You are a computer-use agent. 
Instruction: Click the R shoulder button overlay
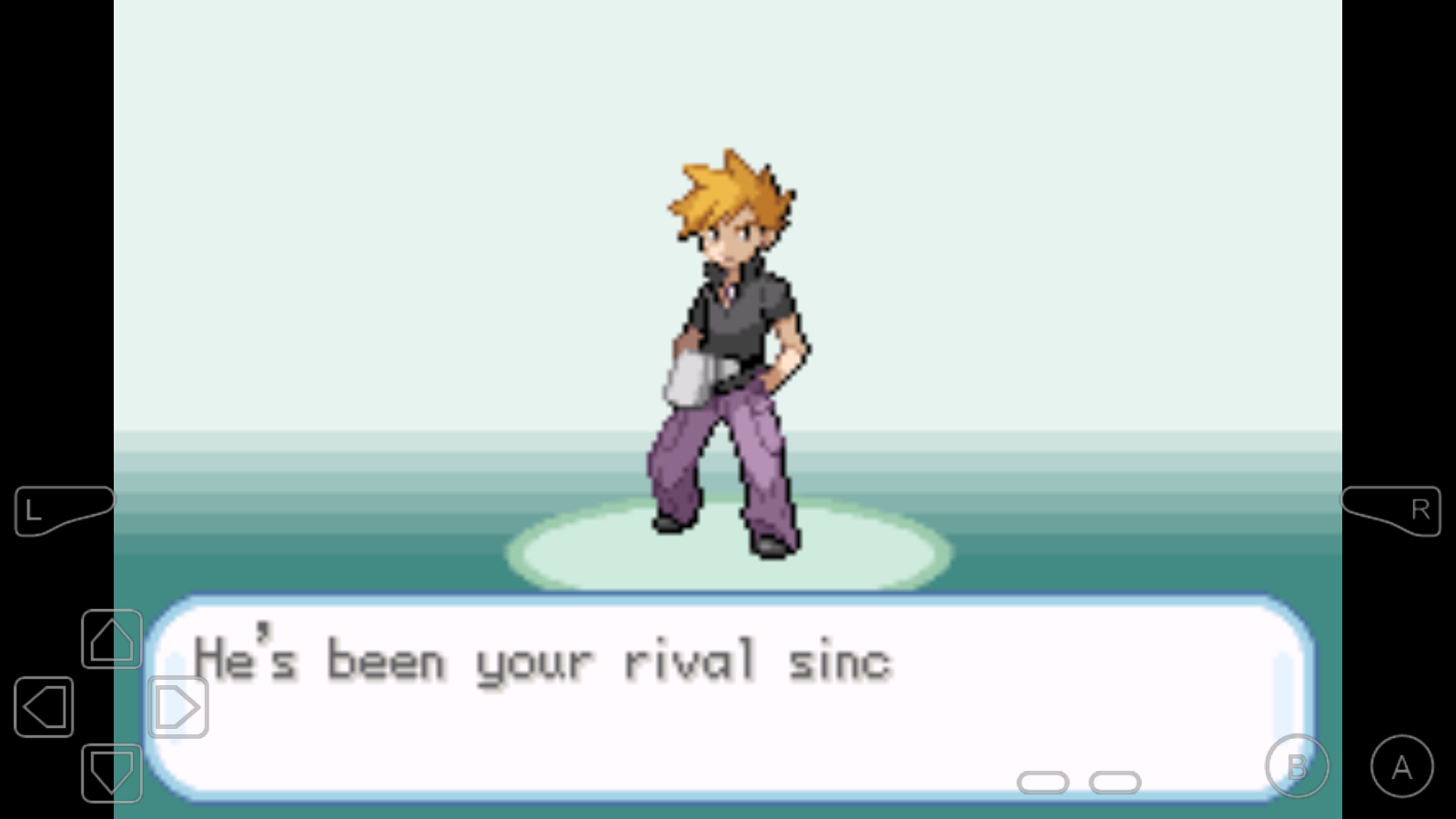tap(1392, 511)
